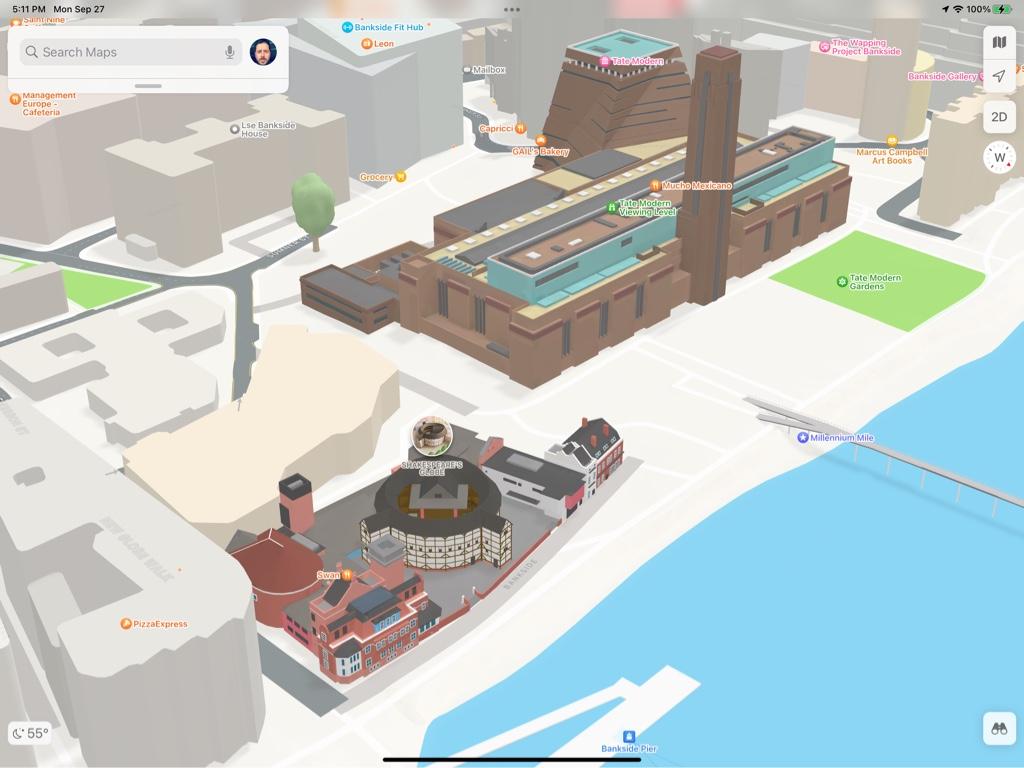1024x768 pixels.
Task: Open the multitasking three-dots menu
Action: [512, 9]
